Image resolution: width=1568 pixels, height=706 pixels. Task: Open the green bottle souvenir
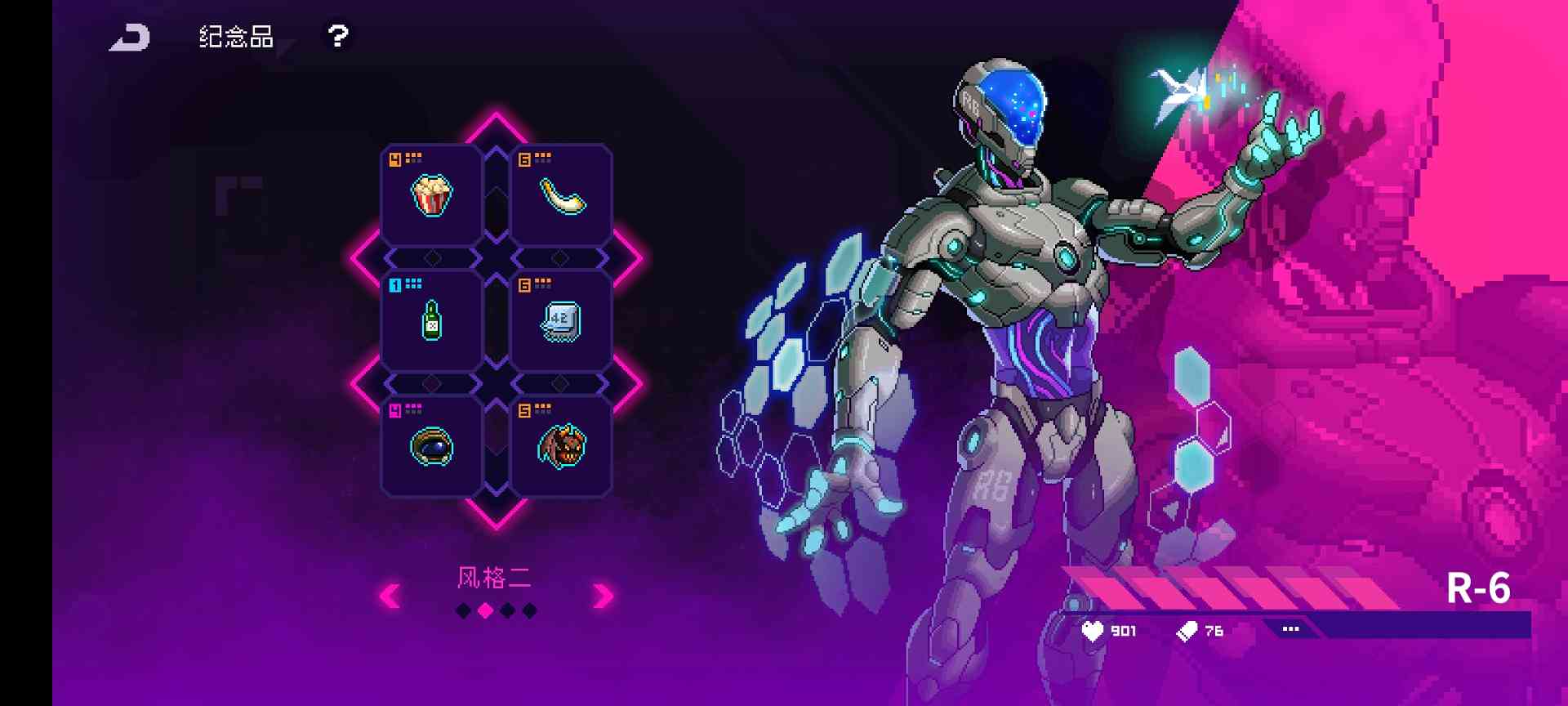(x=431, y=322)
